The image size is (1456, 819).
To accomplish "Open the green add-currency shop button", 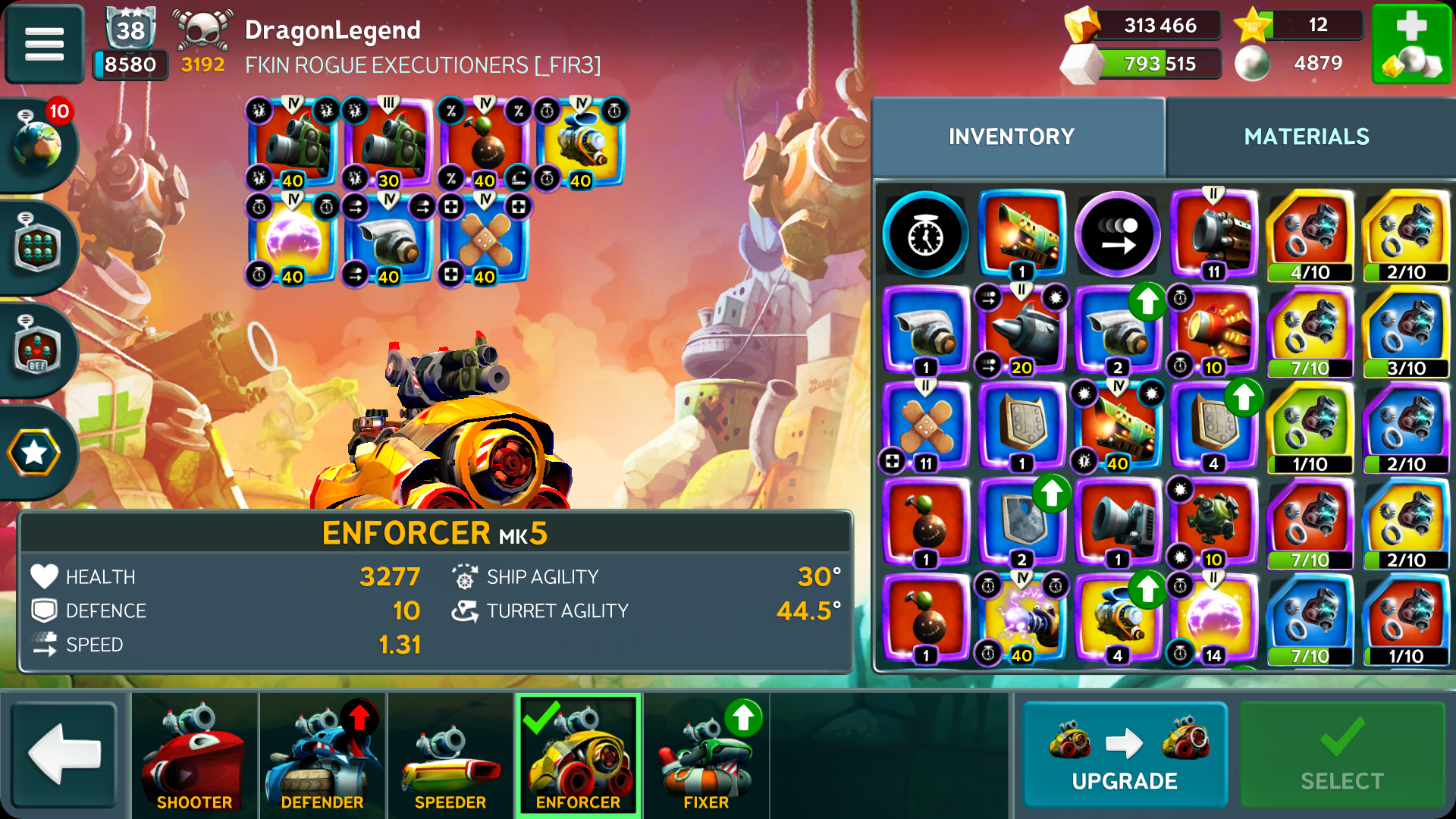I will 1411,43.
